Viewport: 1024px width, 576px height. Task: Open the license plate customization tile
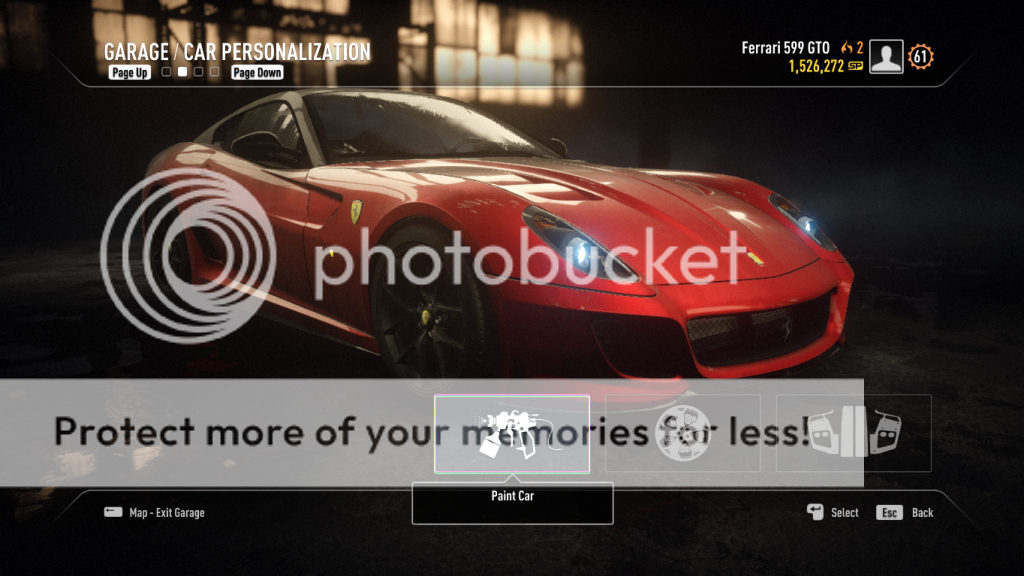854,434
